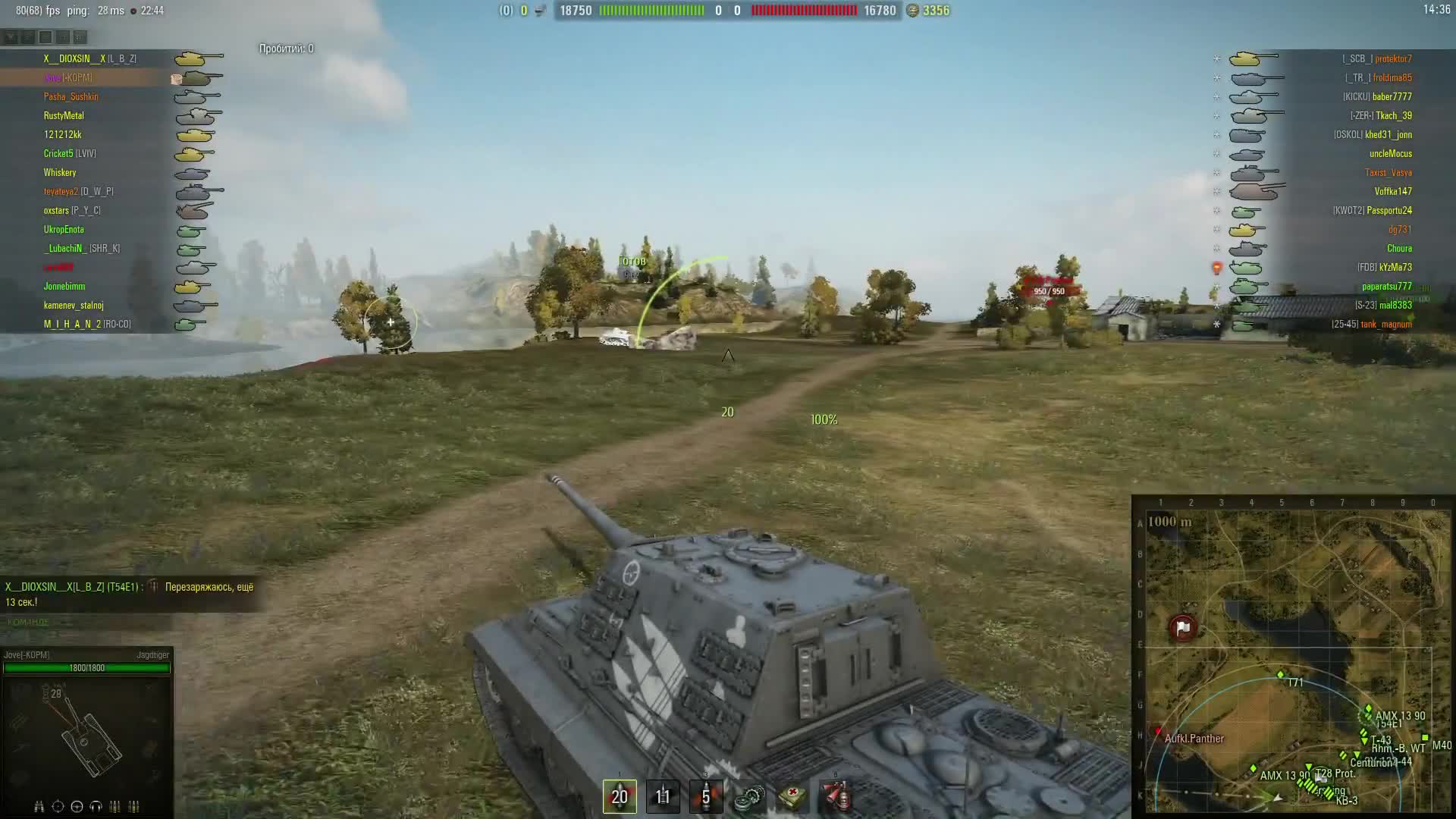The width and height of the screenshot is (1456, 819).
Task: Use the fire extinguisher consumable
Action: pyautogui.click(x=838, y=798)
